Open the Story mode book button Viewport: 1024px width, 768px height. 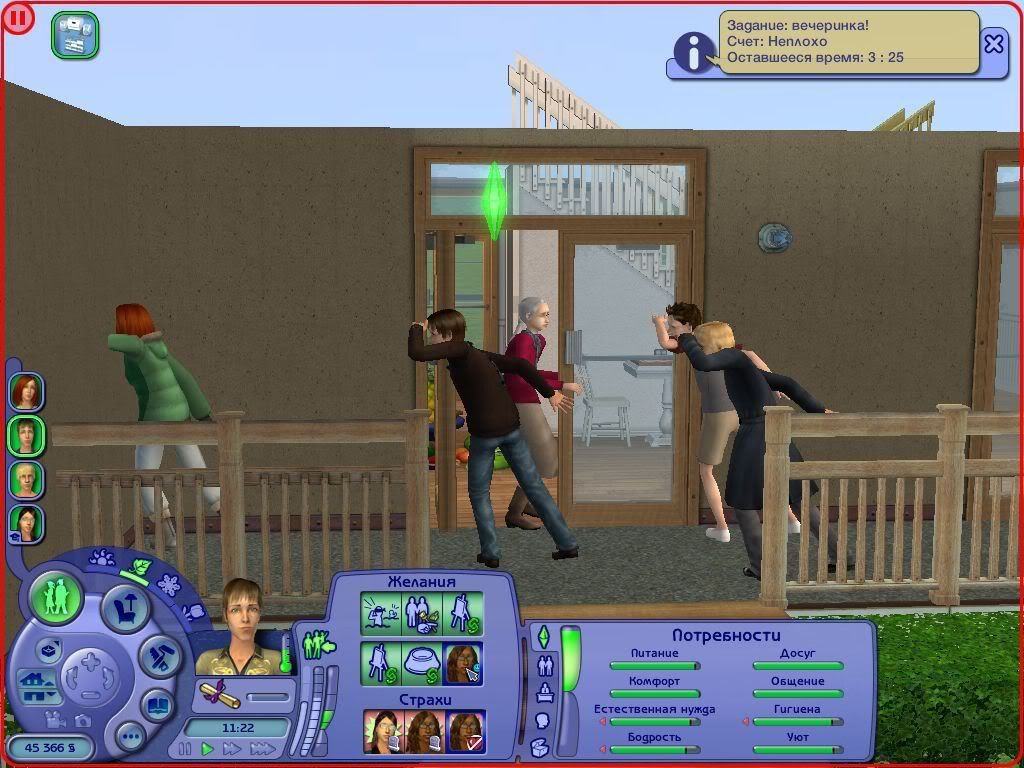[x=157, y=704]
